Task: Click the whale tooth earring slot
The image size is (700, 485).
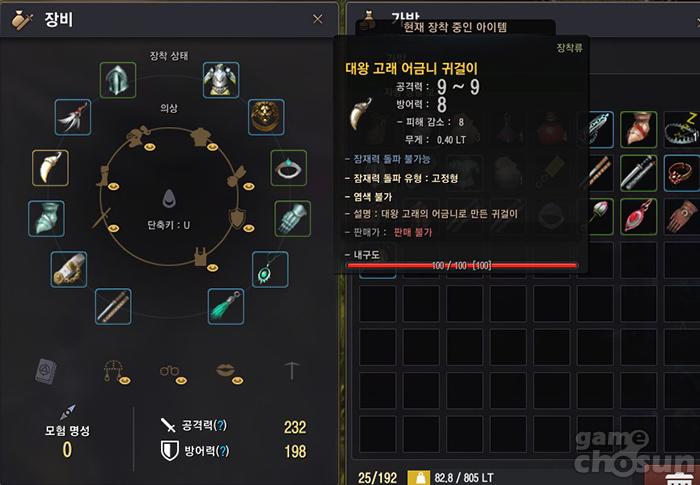Action: tap(49, 167)
